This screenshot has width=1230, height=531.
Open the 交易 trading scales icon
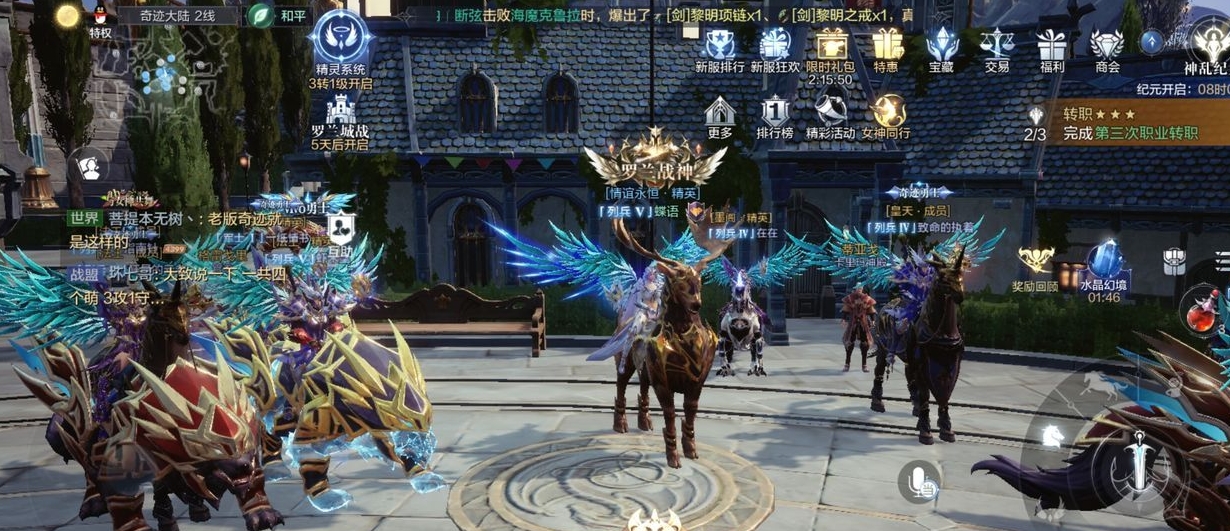pyautogui.click(x=996, y=45)
